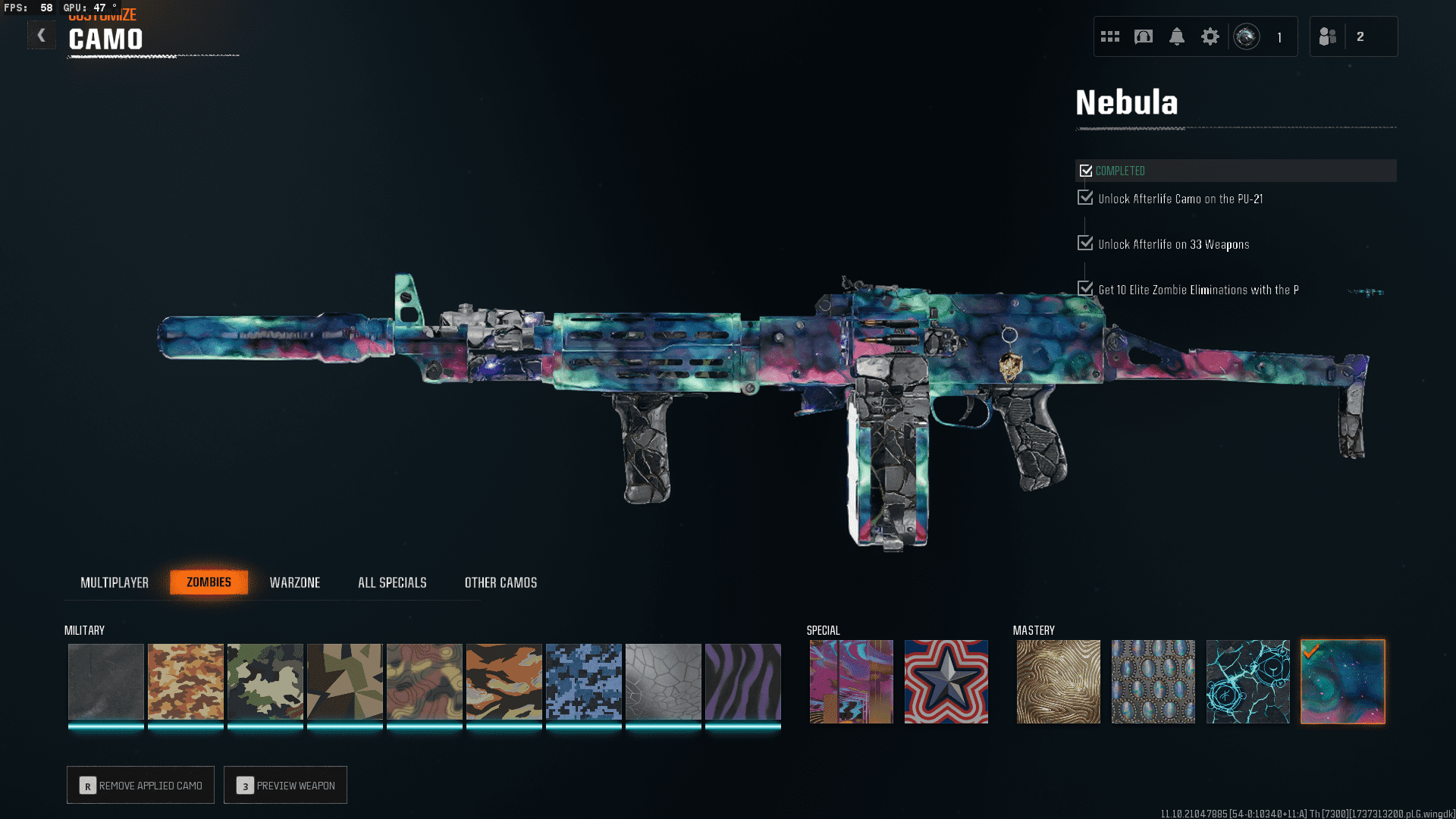Select the purple zebra stripe camo

pos(742,682)
